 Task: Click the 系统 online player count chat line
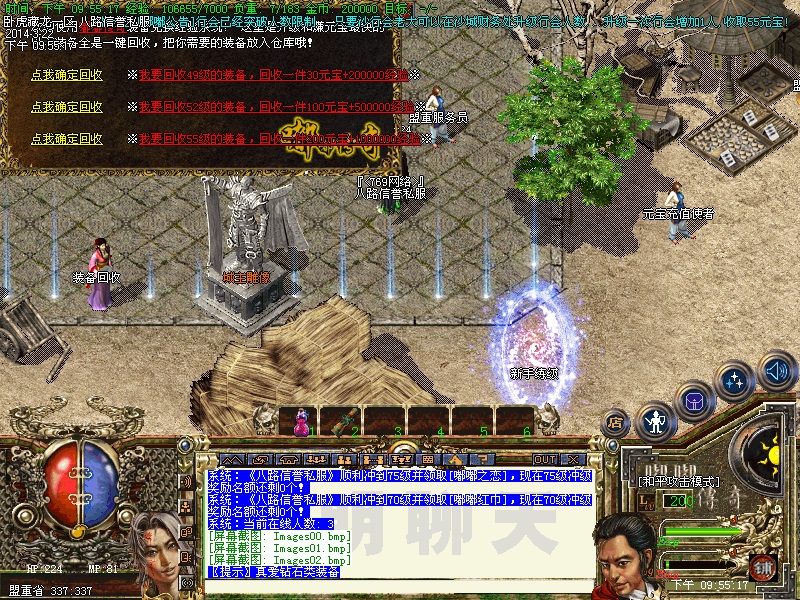(x=271, y=523)
